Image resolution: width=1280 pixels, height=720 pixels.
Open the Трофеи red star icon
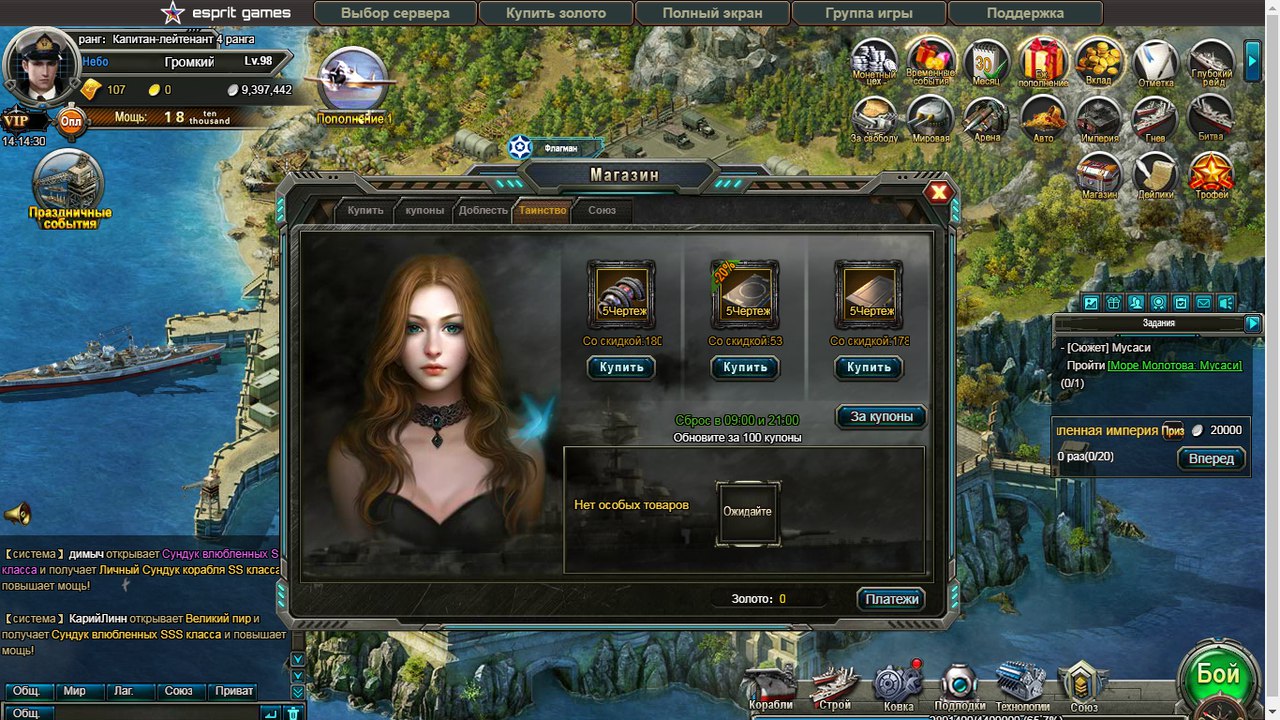tap(1211, 176)
